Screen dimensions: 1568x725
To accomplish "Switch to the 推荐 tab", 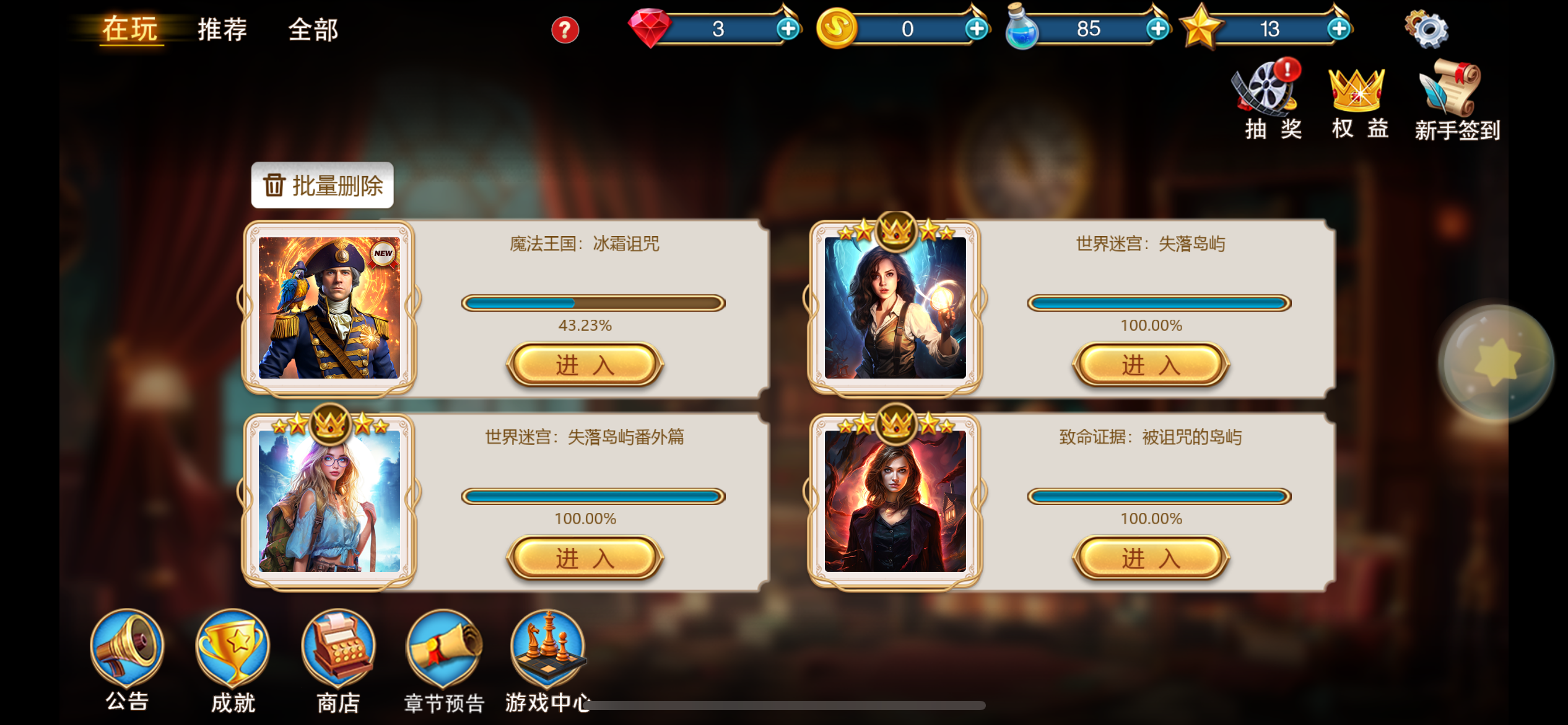I will pos(220,29).
